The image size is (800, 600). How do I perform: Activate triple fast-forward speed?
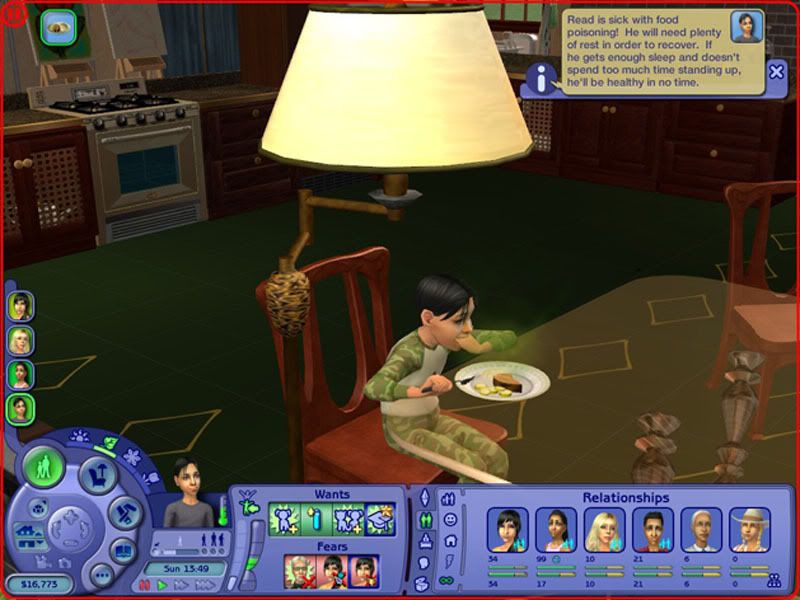point(204,585)
